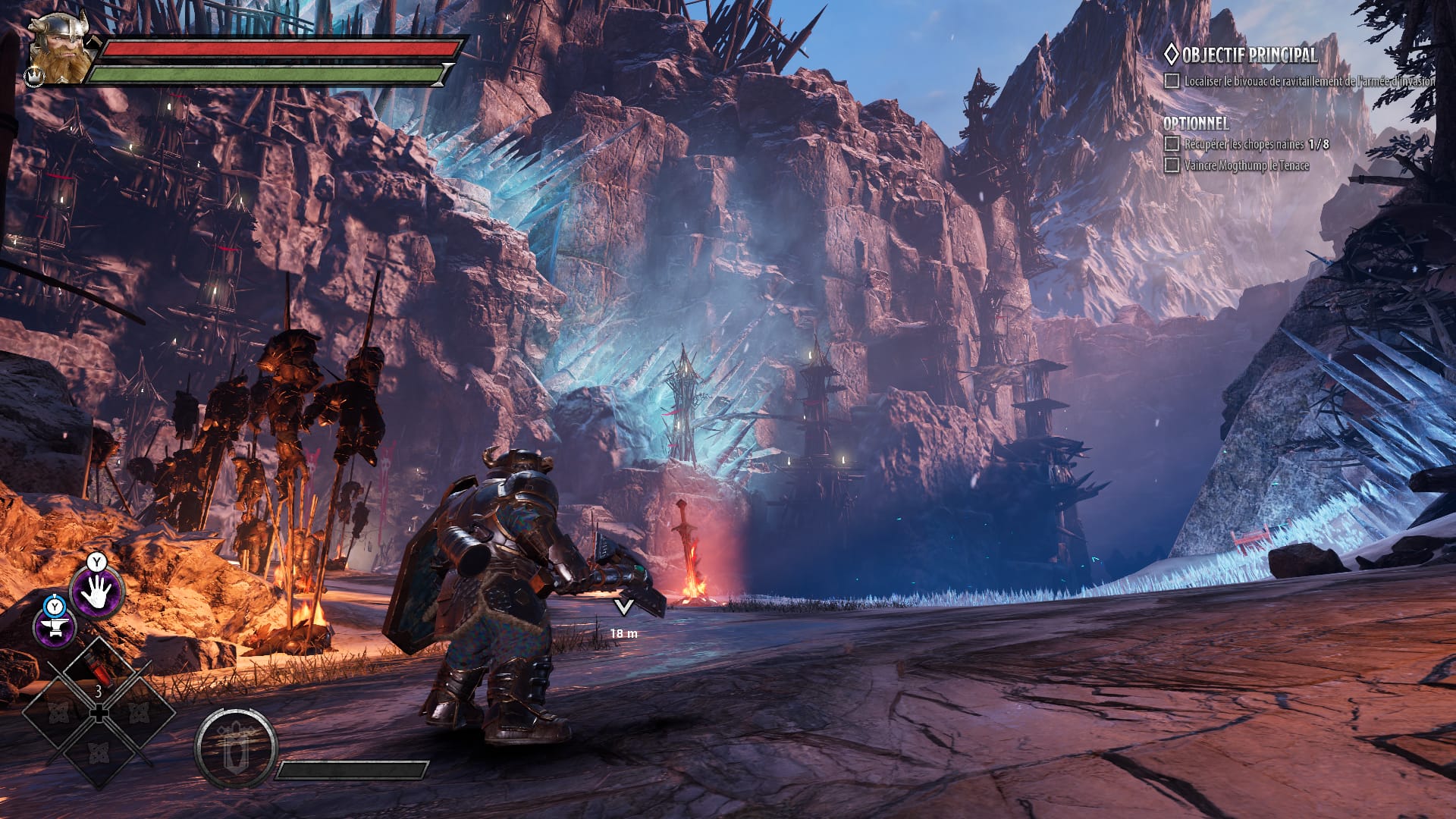The height and width of the screenshot is (819, 1456).
Task: Open the 'Localiser le bivouac' objective
Action: pos(1307,81)
